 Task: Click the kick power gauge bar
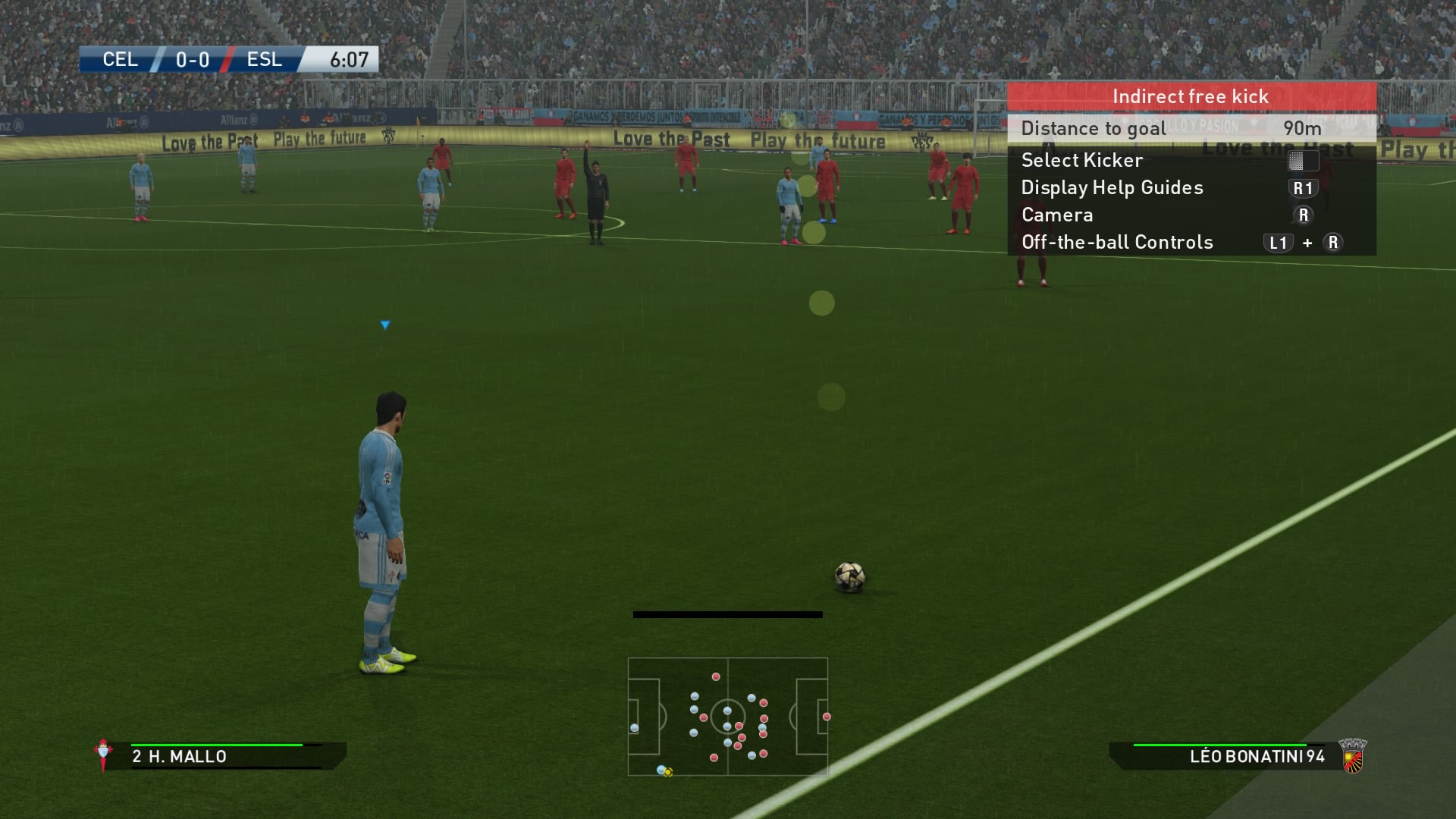728,613
